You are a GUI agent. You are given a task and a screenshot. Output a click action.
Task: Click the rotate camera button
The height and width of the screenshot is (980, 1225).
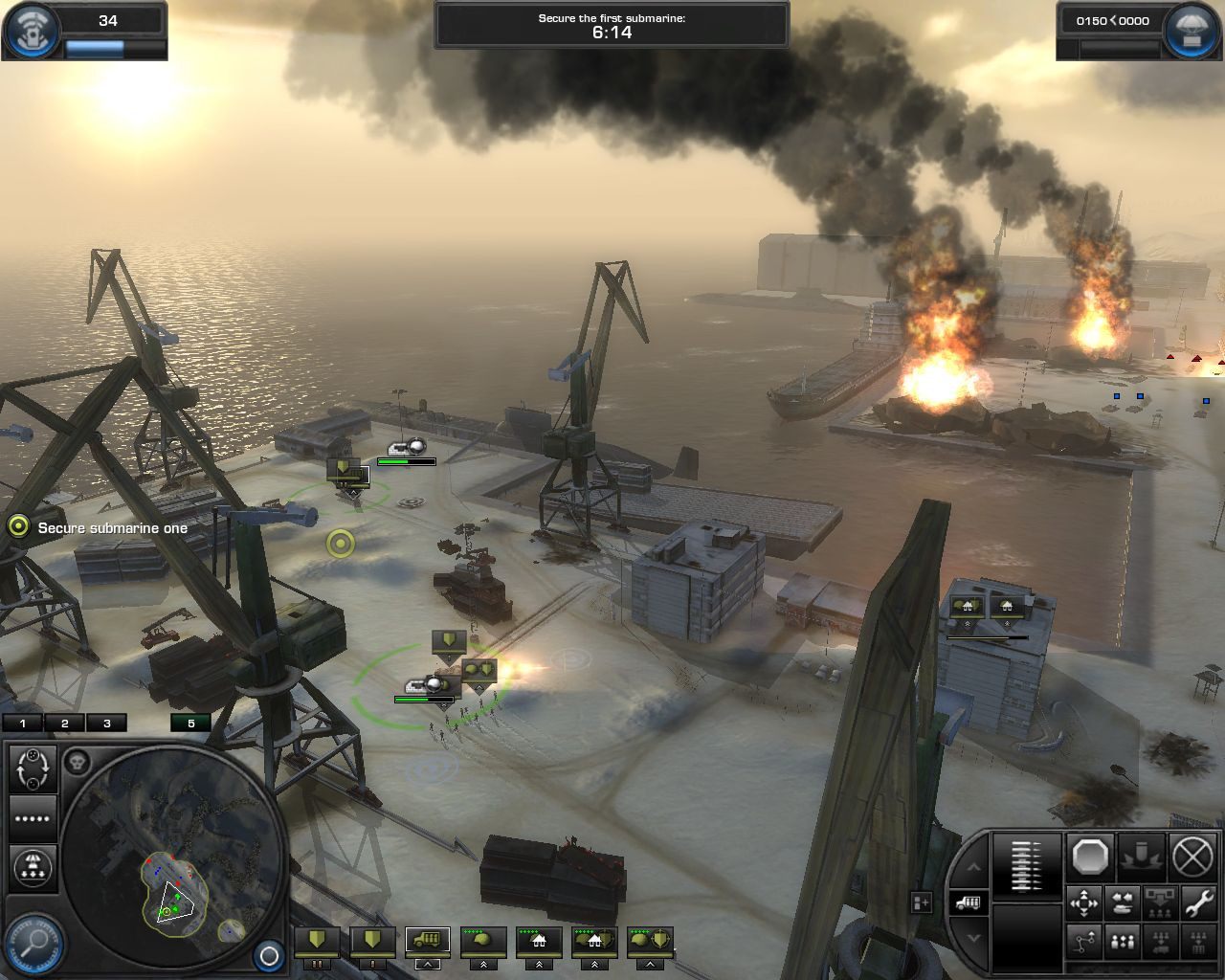point(33,768)
